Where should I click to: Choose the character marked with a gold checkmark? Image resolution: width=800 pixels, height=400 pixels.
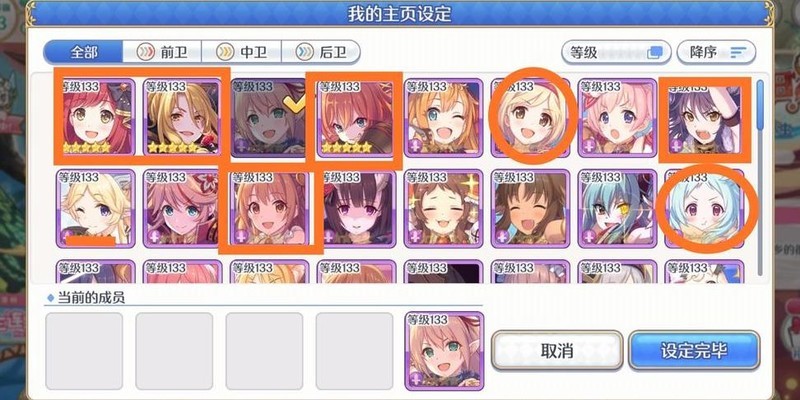269,118
